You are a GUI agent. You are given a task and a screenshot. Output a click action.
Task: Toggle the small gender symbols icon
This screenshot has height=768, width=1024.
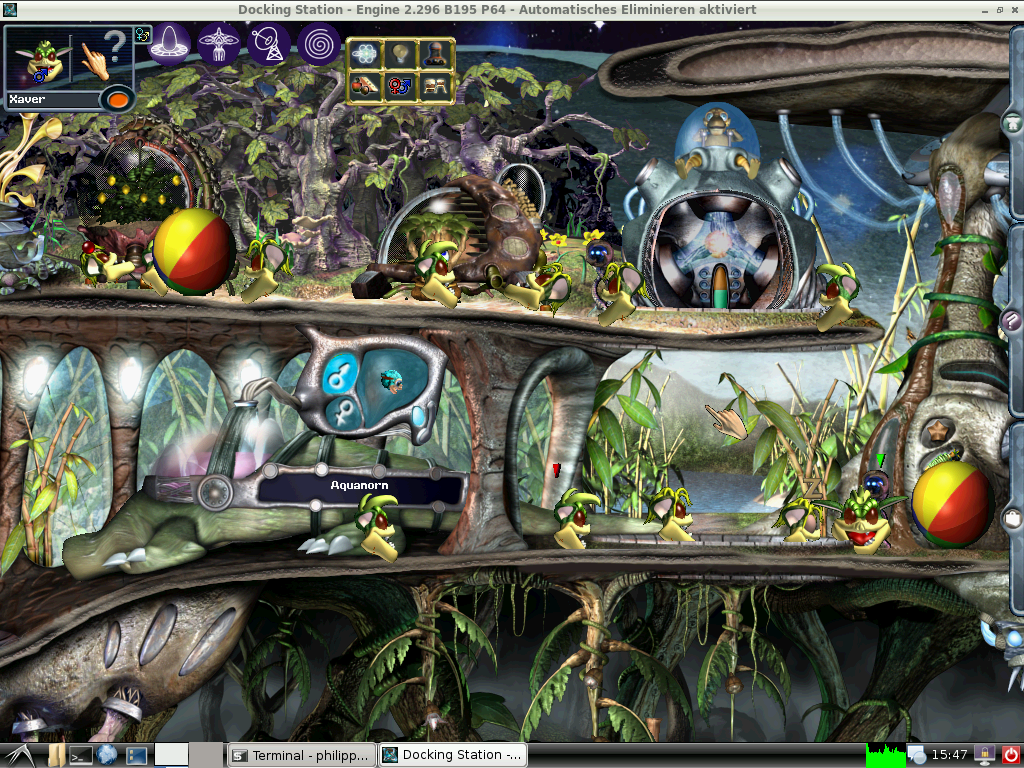click(x=142, y=34)
